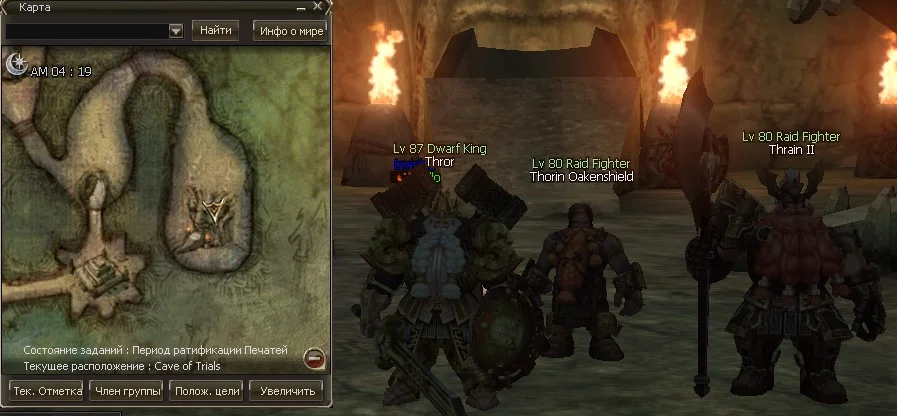Open the Инфо о мире panel

coord(290,30)
